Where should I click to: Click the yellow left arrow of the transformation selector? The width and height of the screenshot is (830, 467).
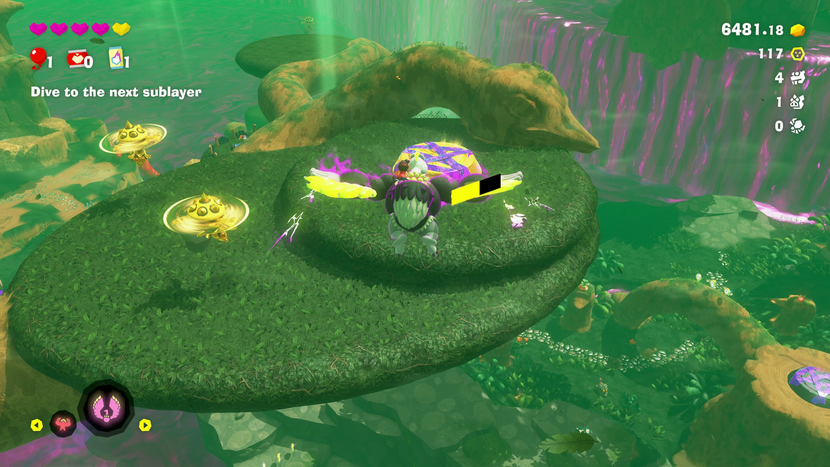pos(36,425)
